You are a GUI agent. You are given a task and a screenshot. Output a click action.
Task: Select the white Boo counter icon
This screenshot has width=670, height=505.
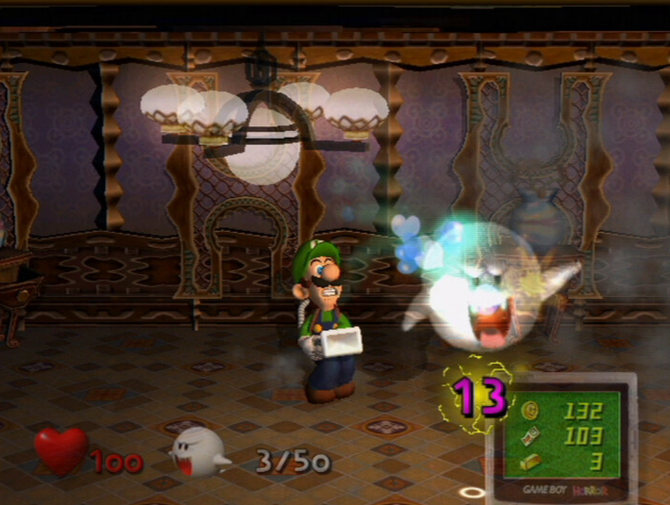click(198, 453)
